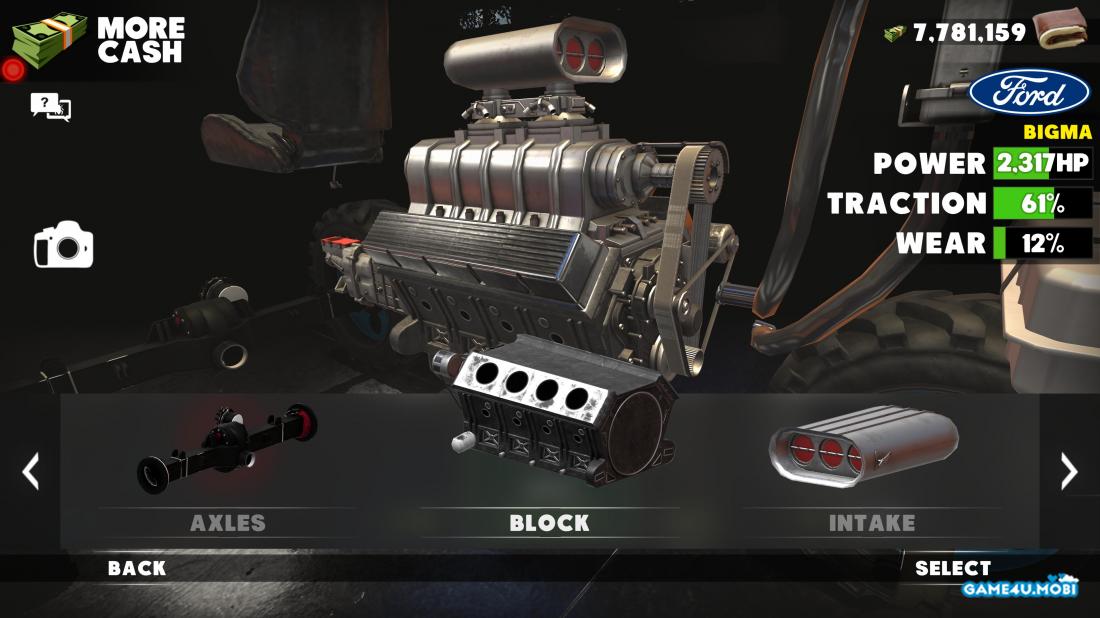
Task: Go back to the previous screen
Action: coord(137,569)
